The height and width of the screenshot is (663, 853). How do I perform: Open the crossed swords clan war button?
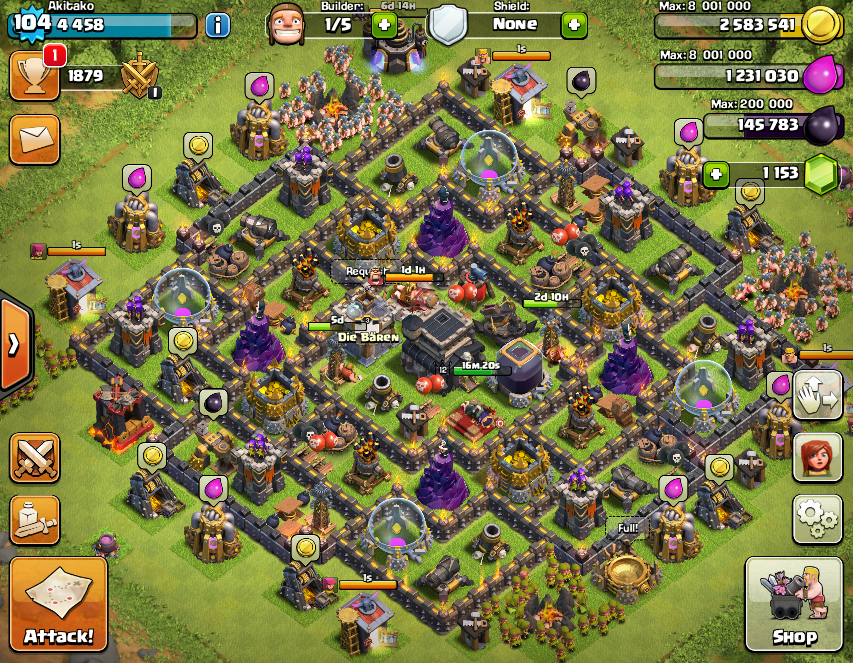coord(35,459)
